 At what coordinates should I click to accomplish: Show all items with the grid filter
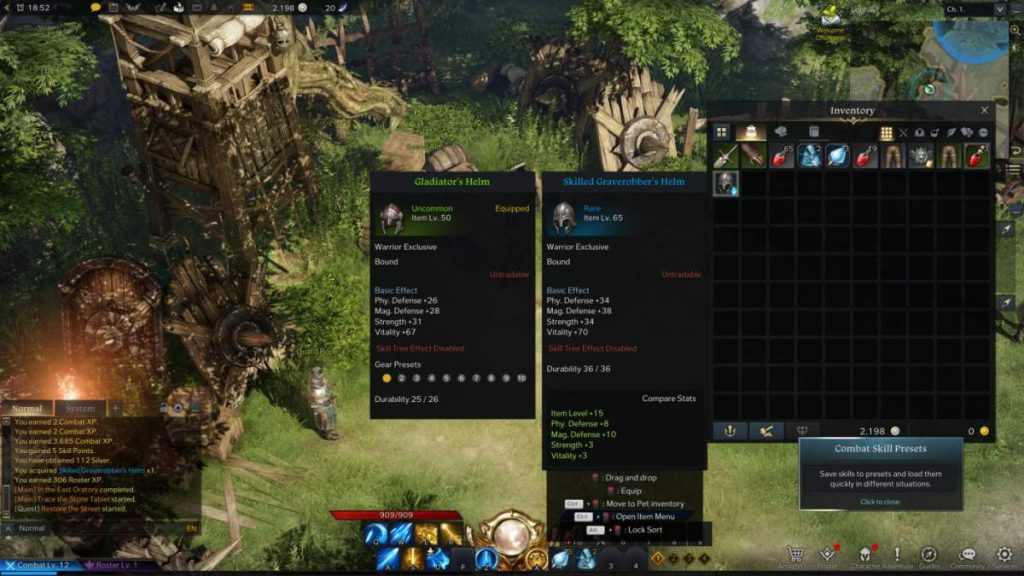[x=886, y=132]
